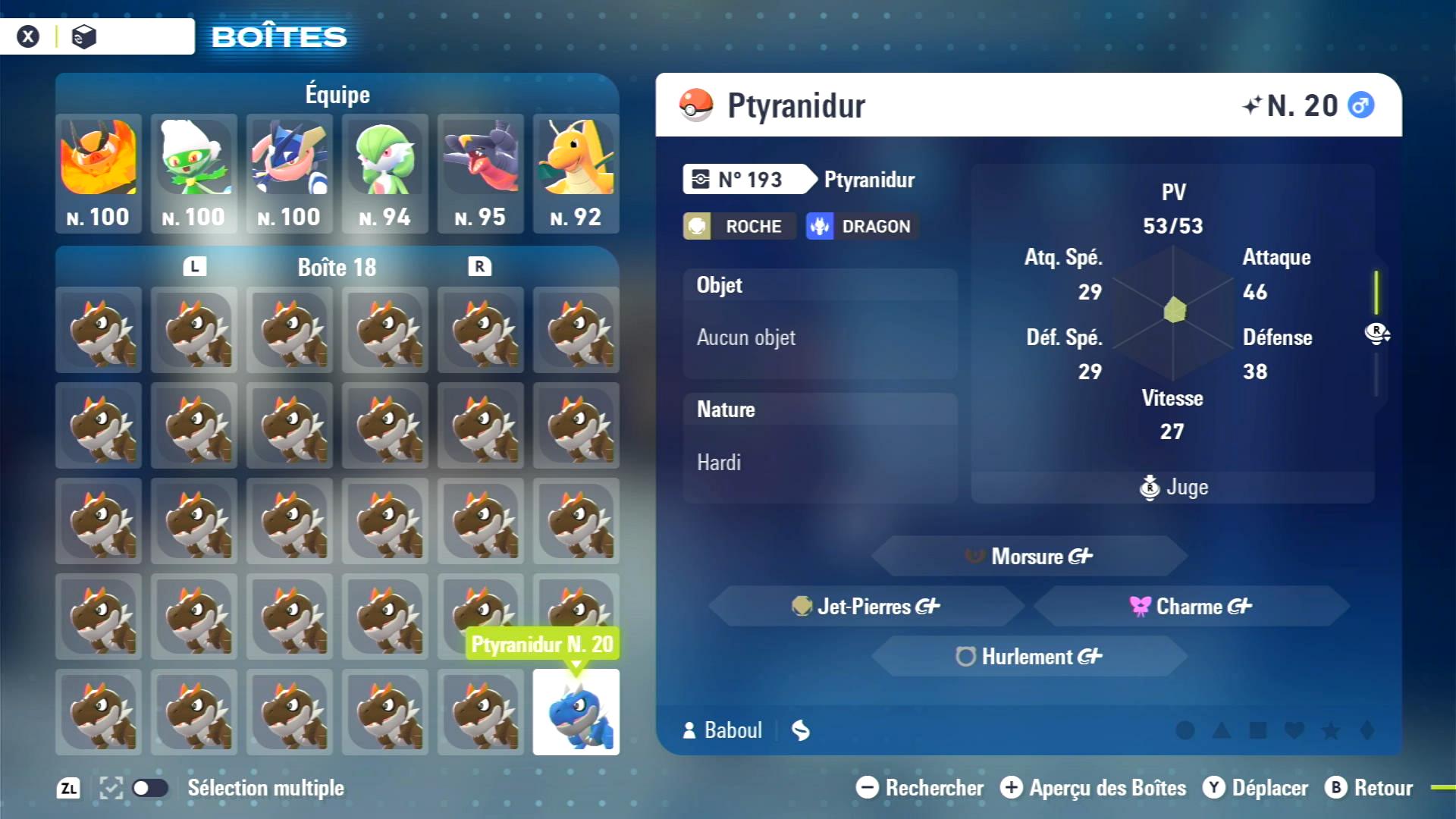1456x819 pixels.
Task: Pick the Greninja team slot
Action: tap(289, 173)
